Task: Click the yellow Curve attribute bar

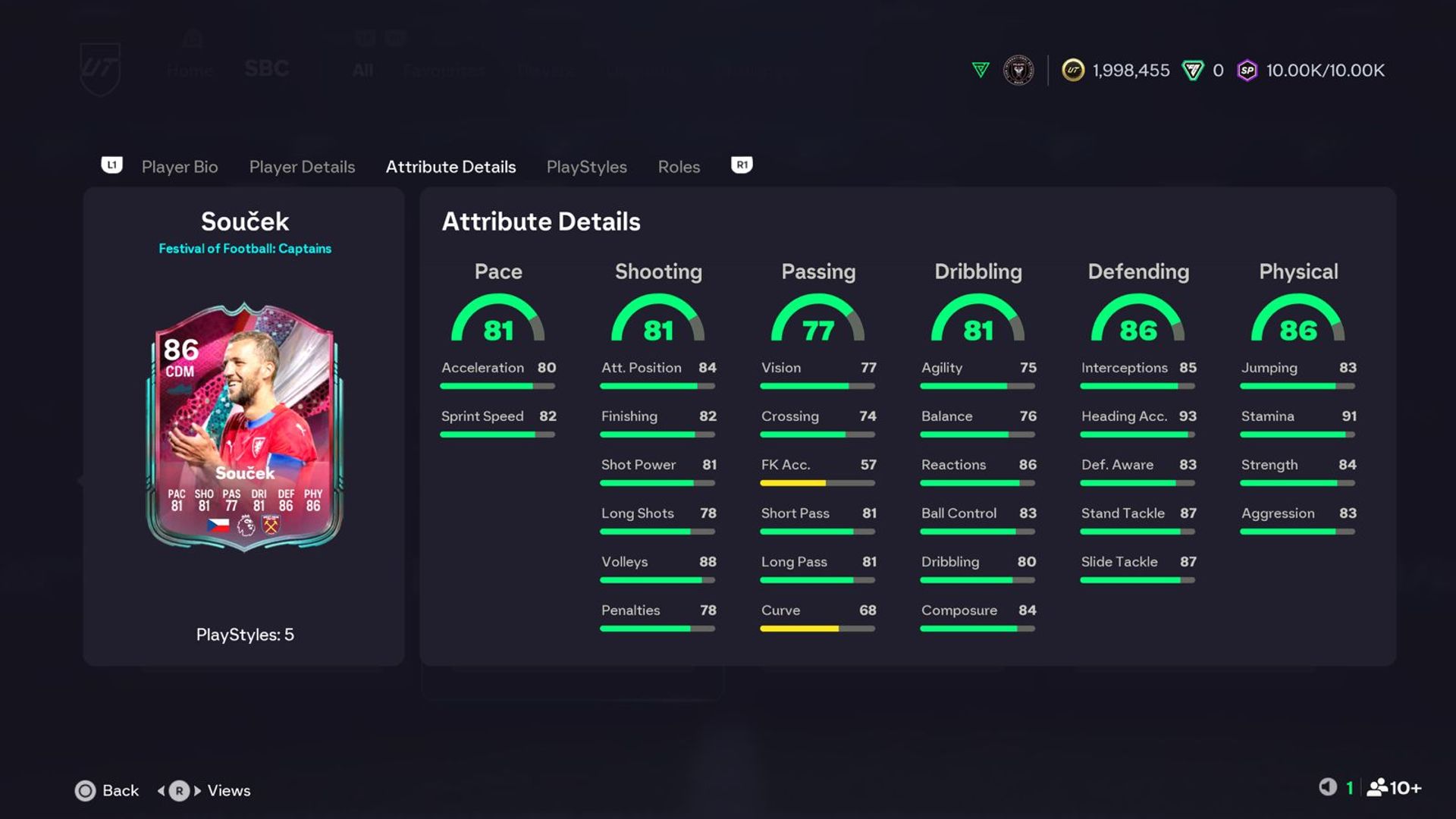Action: [800, 629]
